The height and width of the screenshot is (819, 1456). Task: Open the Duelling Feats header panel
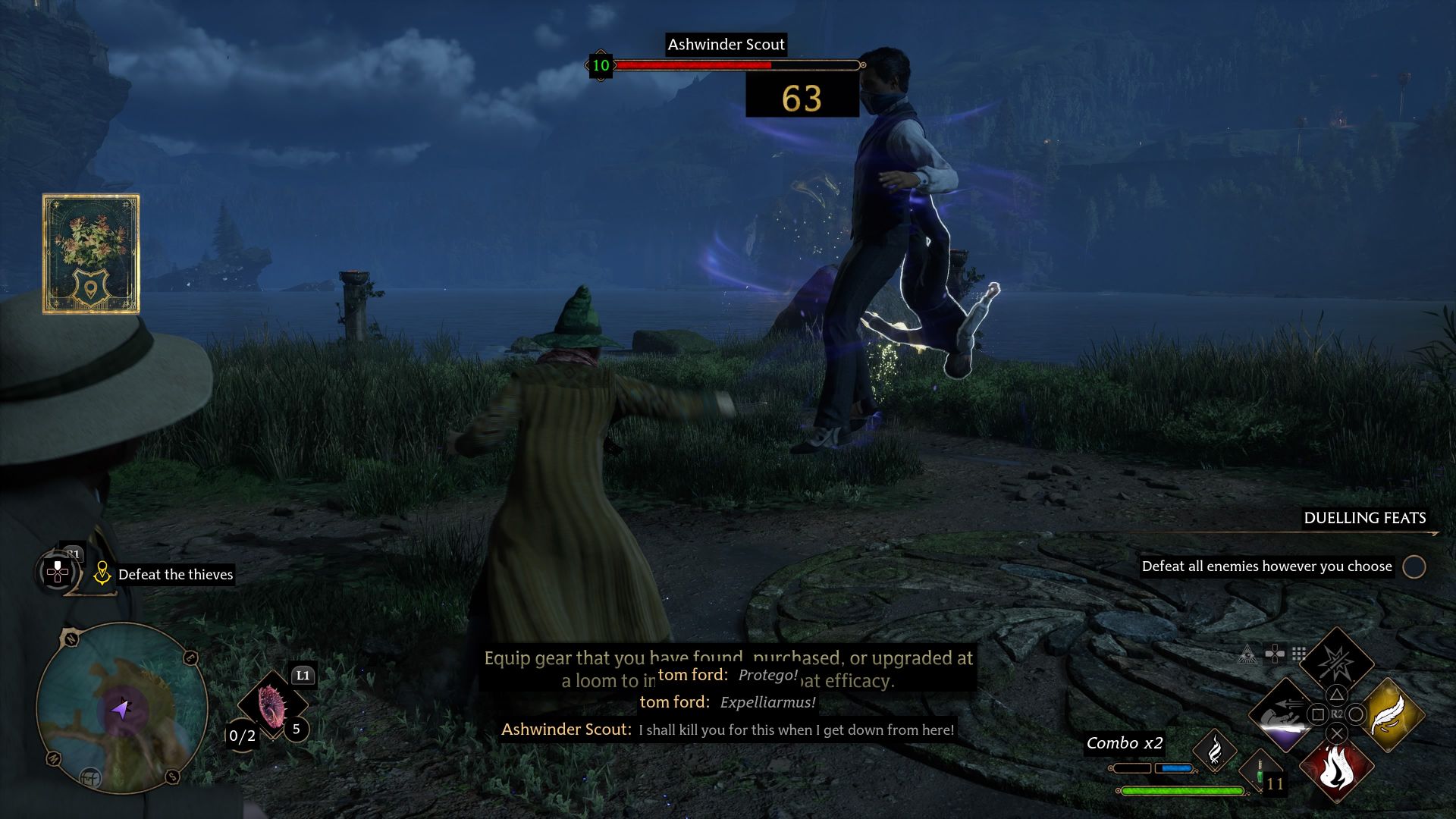pyautogui.click(x=1365, y=519)
